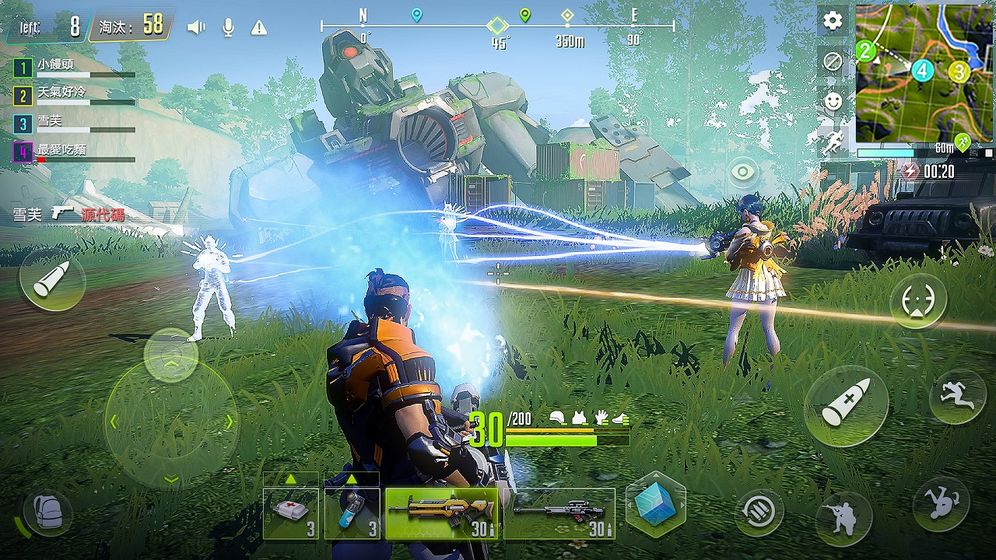The width and height of the screenshot is (996, 560).
Task: Open the backpack inventory
Action: point(47,510)
